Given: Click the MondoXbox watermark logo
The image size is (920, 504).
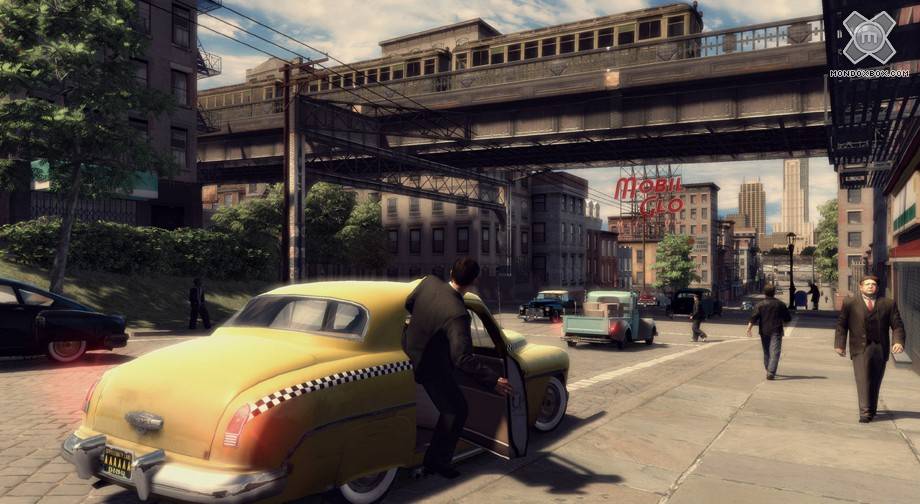Looking at the screenshot, I should (x=869, y=40).
